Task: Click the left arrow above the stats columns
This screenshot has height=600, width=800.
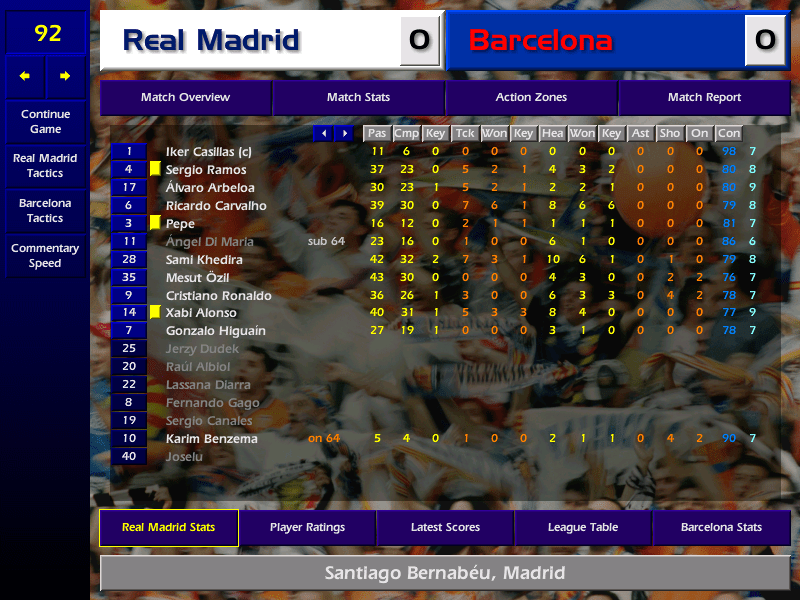Action: tap(323, 133)
